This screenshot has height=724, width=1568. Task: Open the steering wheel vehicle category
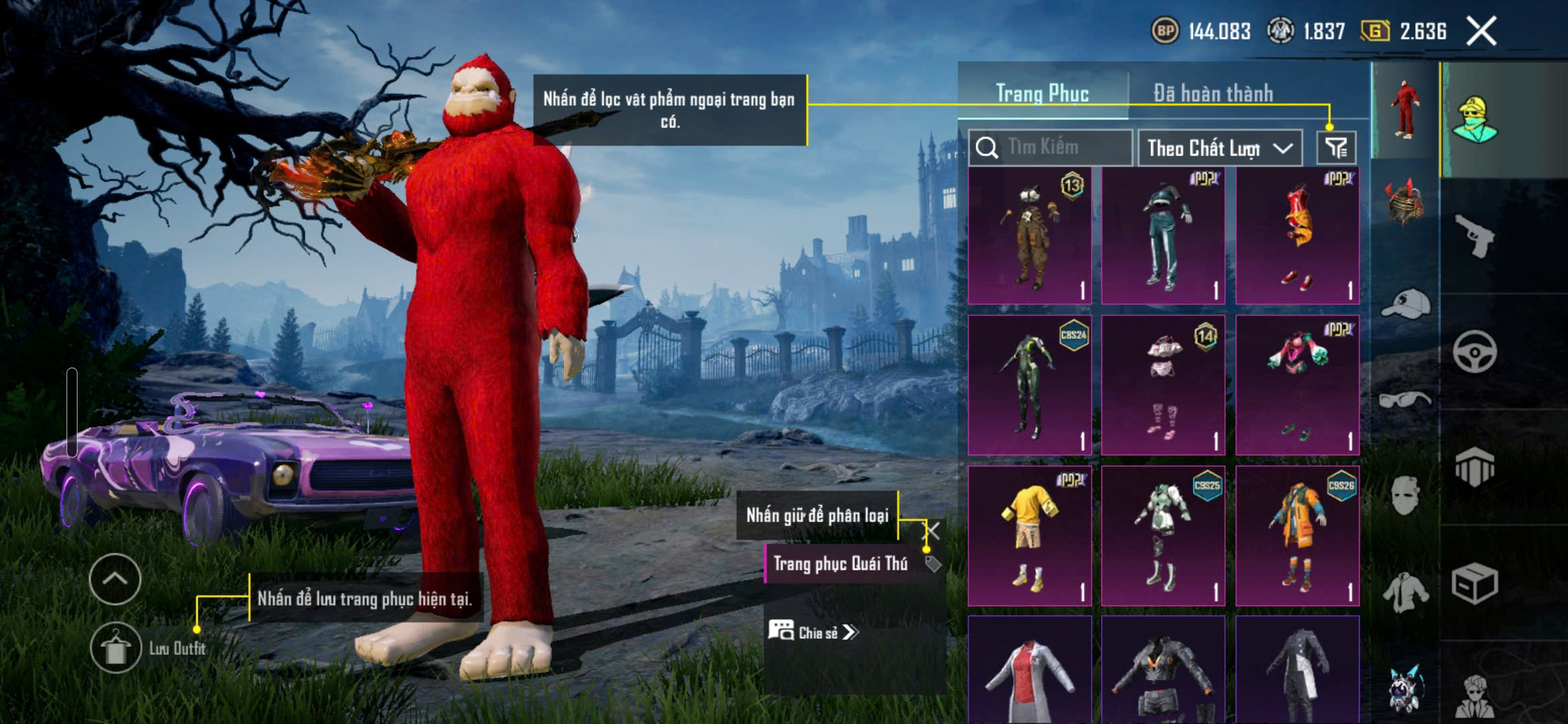click(1475, 352)
